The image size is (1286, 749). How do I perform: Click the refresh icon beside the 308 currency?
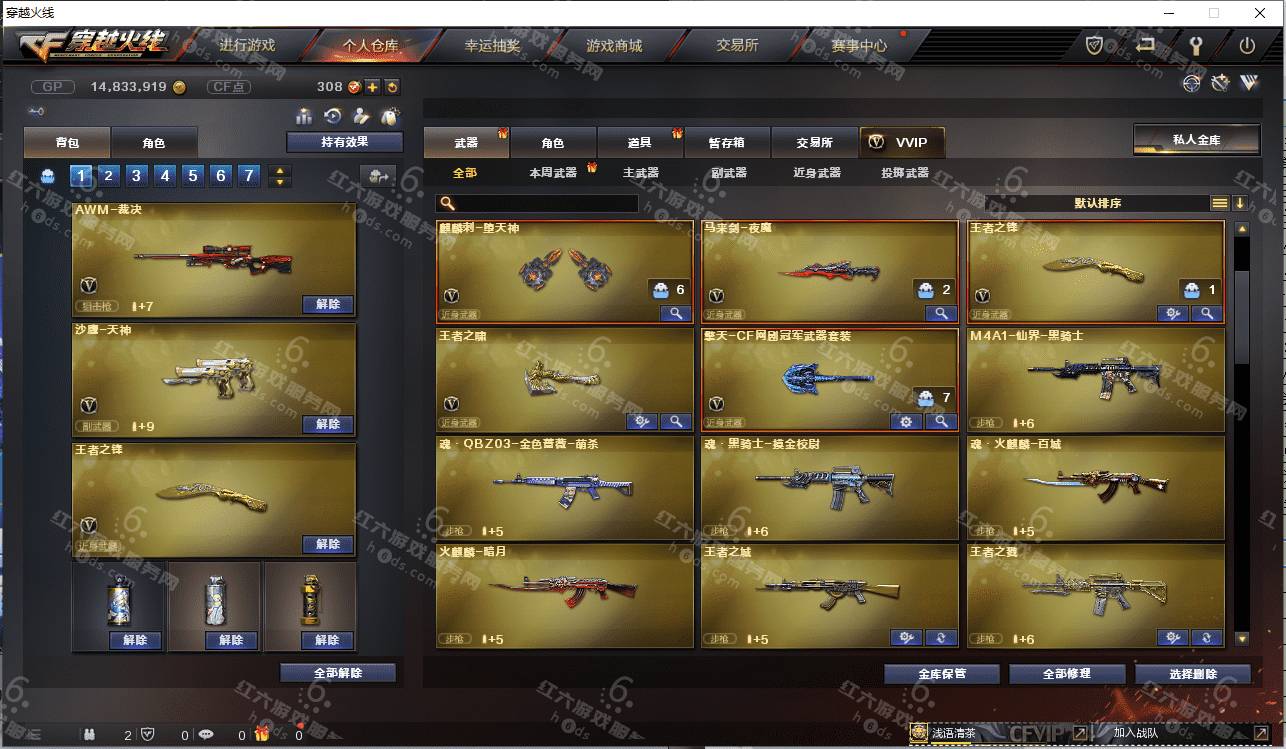coord(393,87)
